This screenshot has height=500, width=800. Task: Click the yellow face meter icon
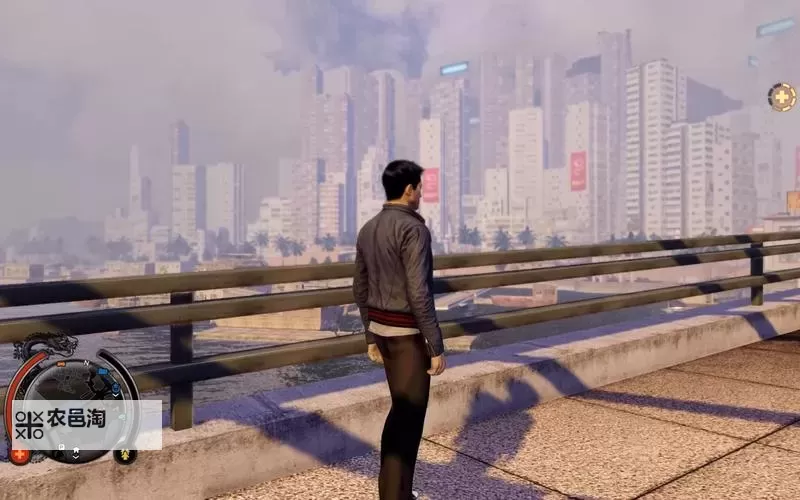(125, 455)
